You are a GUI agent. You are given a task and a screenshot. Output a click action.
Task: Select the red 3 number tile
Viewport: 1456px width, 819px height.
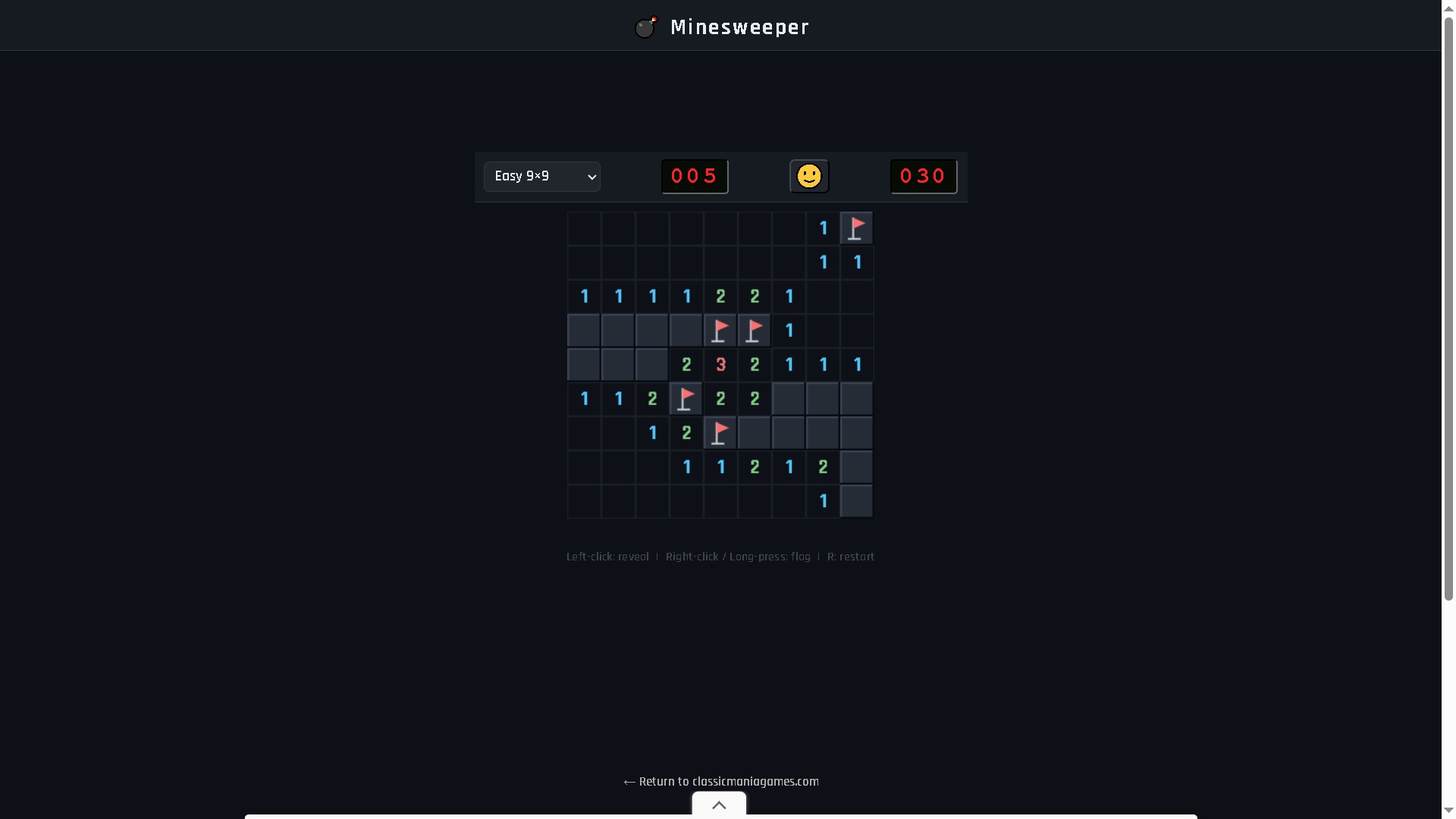point(720,365)
